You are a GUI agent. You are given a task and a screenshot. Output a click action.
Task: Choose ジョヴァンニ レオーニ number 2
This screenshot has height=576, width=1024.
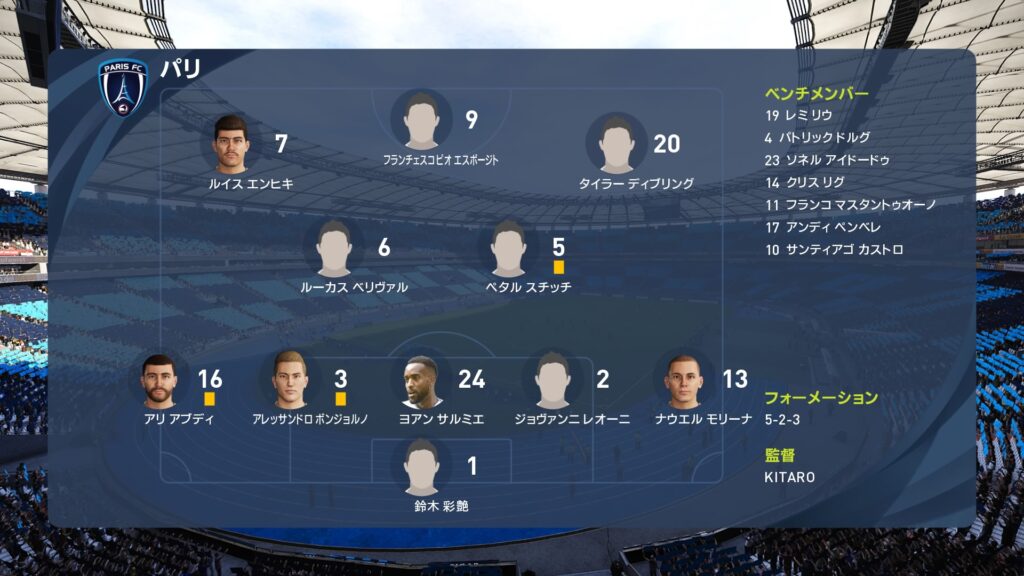tap(552, 380)
